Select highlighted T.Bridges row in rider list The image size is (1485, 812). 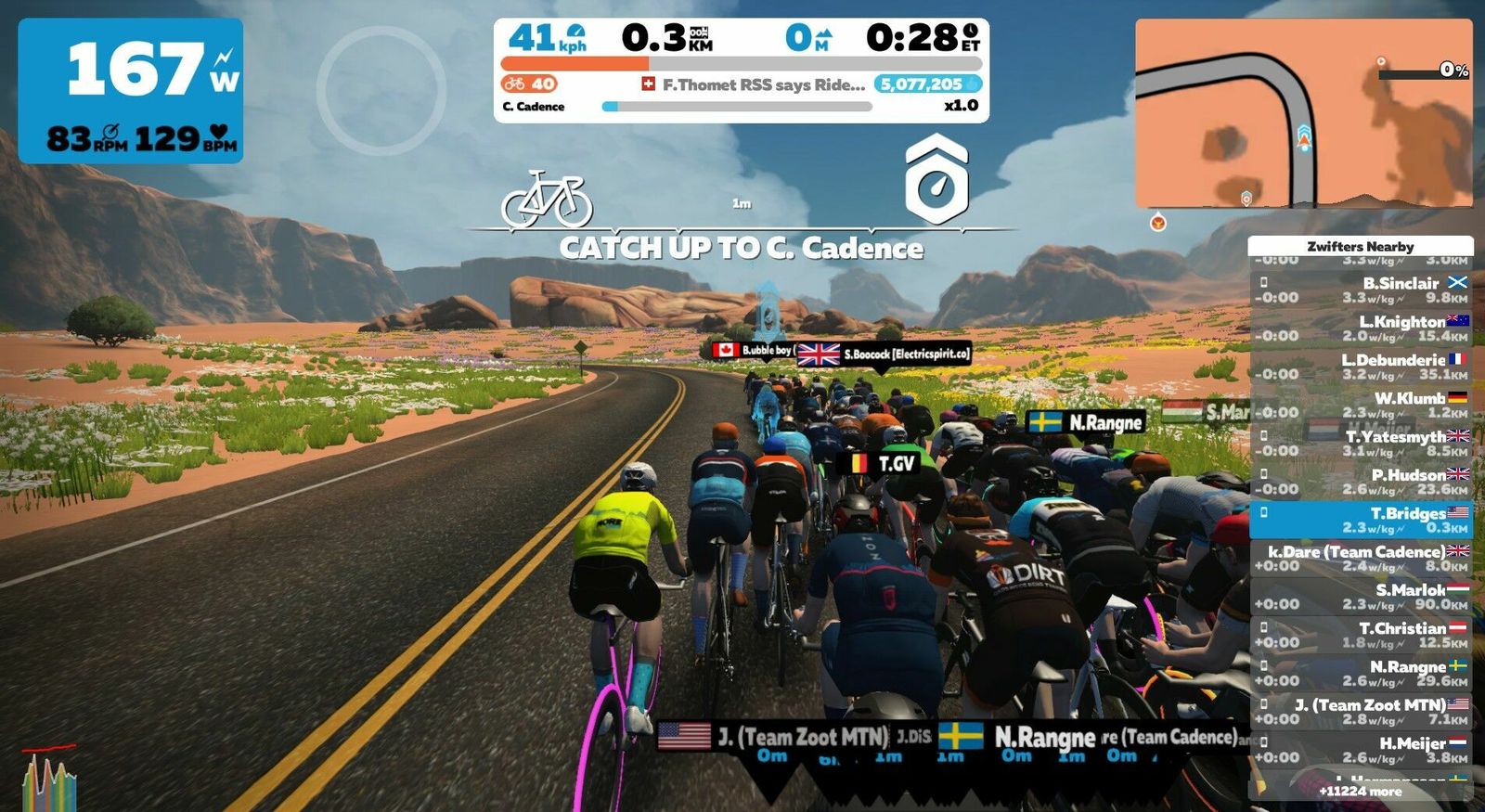click(x=1361, y=520)
